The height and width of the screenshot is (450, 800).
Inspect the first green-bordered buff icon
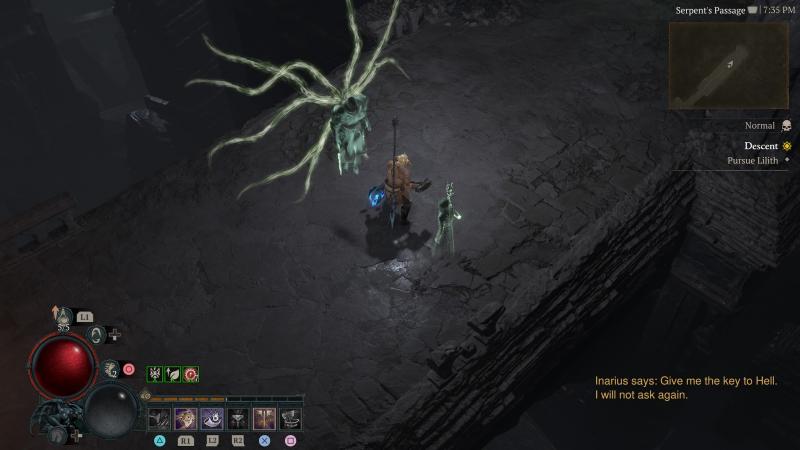point(155,374)
